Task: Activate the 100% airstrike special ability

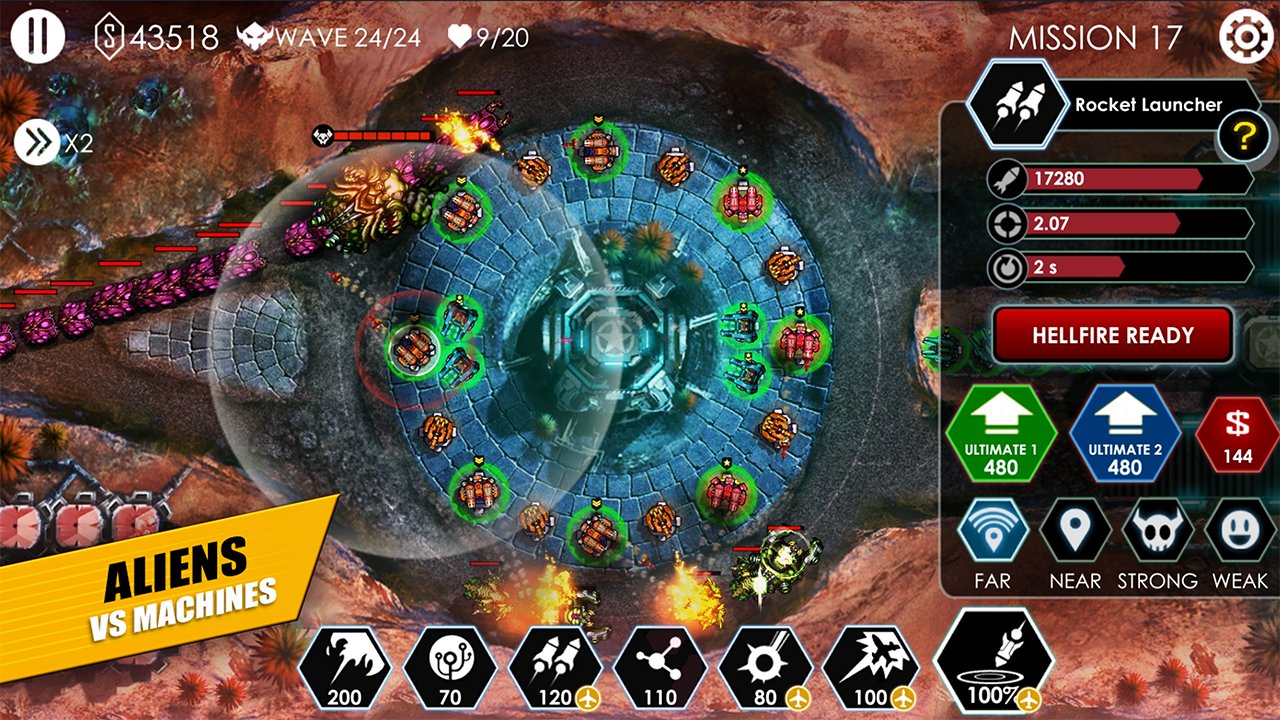Action: coord(993,662)
